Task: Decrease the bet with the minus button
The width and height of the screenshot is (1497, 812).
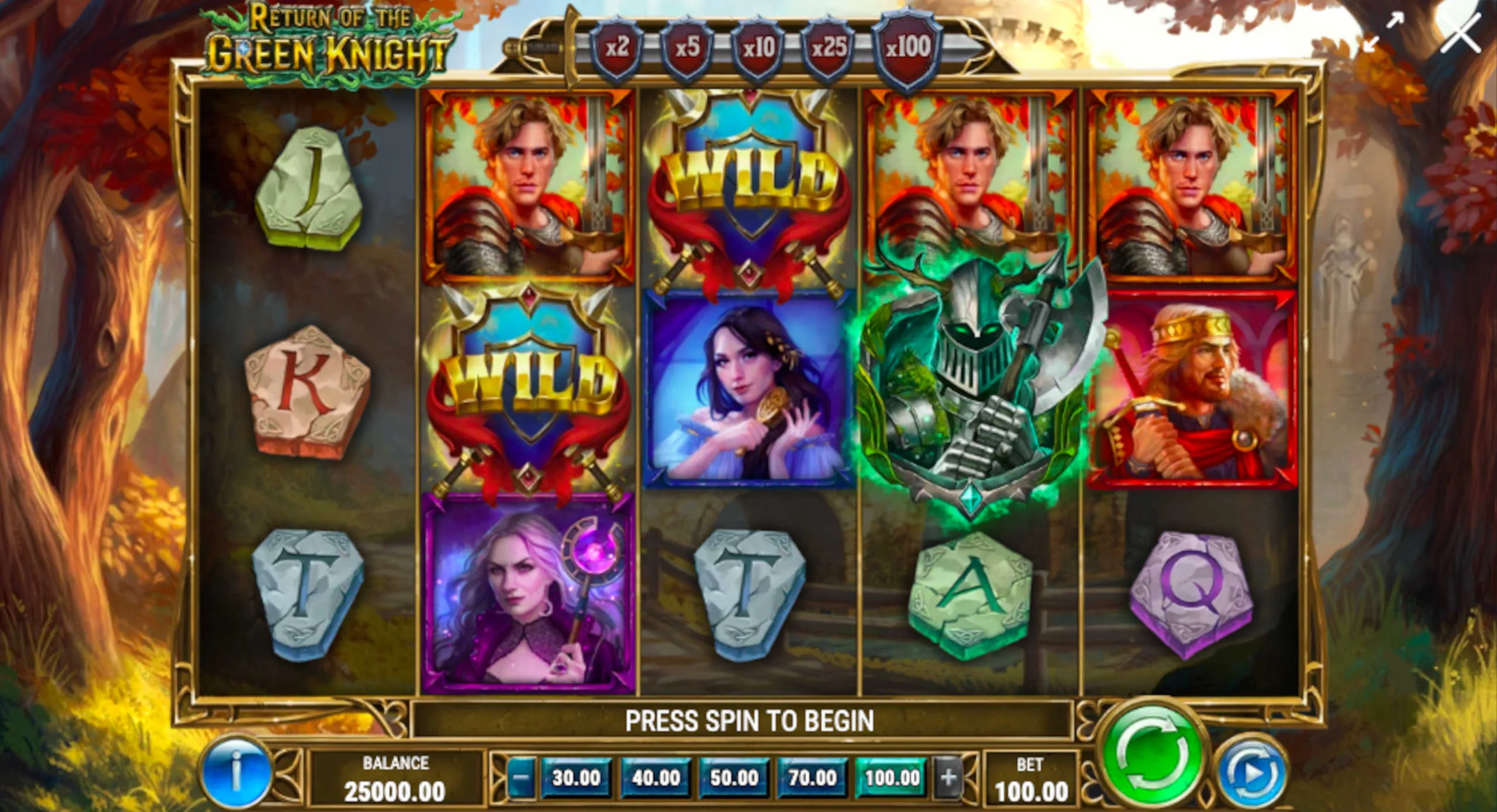Action: [x=522, y=778]
